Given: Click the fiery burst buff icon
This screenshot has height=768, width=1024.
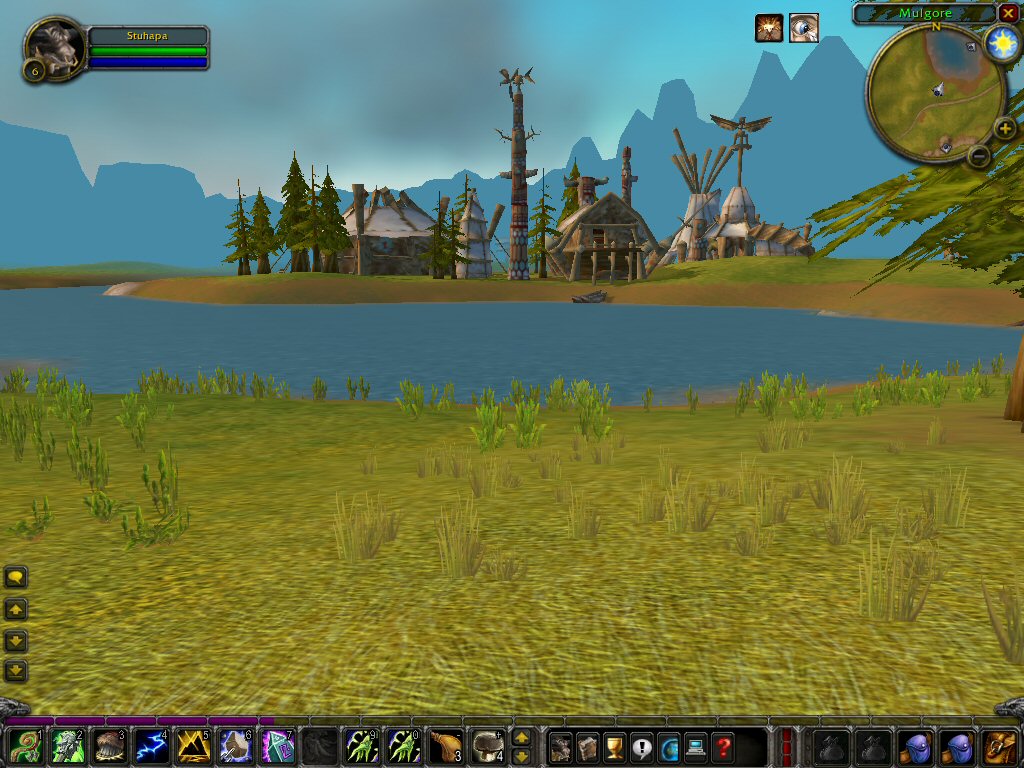Looking at the screenshot, I should pos(769,28).
